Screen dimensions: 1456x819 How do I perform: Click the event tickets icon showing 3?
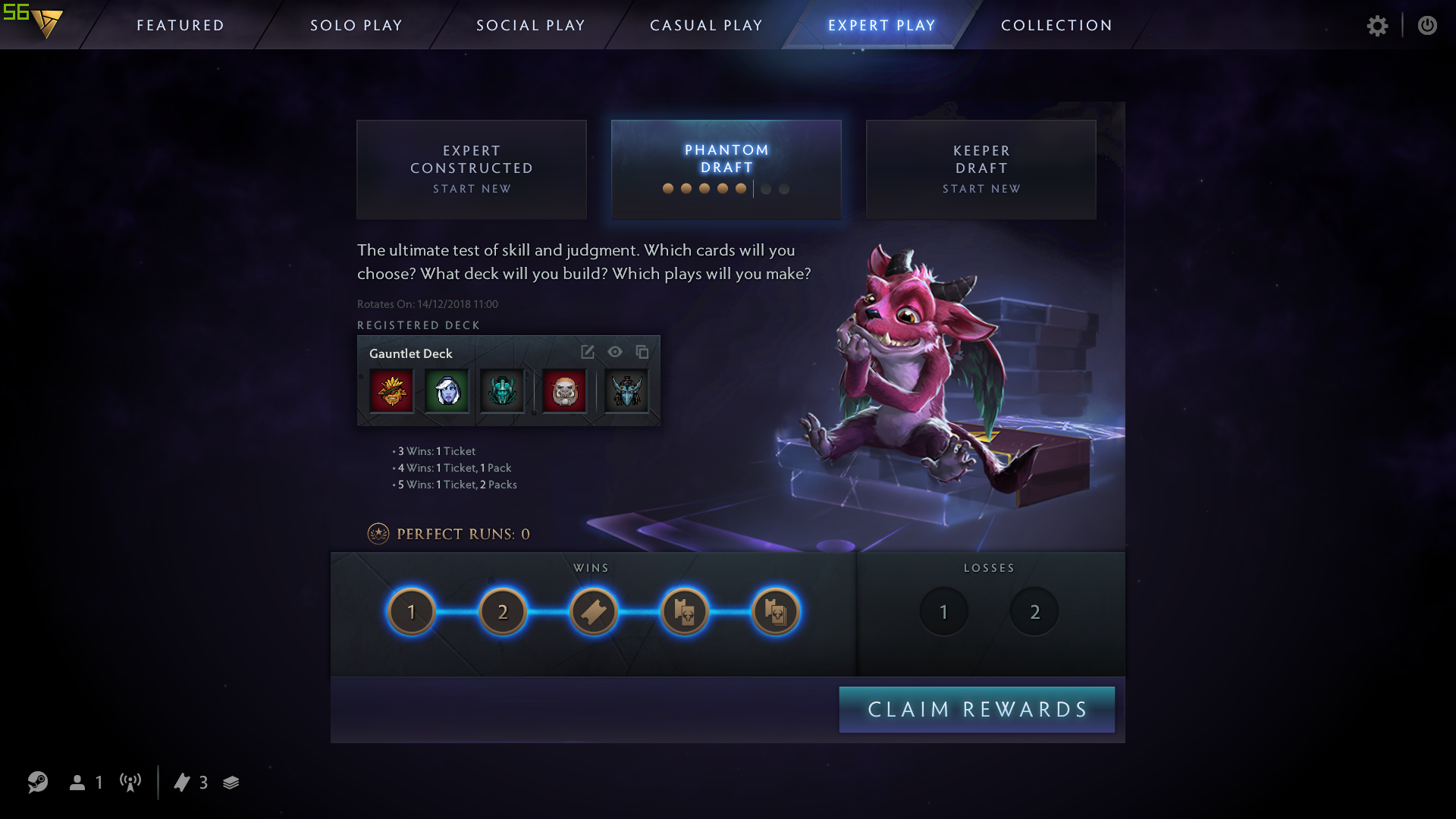[183, 783]
